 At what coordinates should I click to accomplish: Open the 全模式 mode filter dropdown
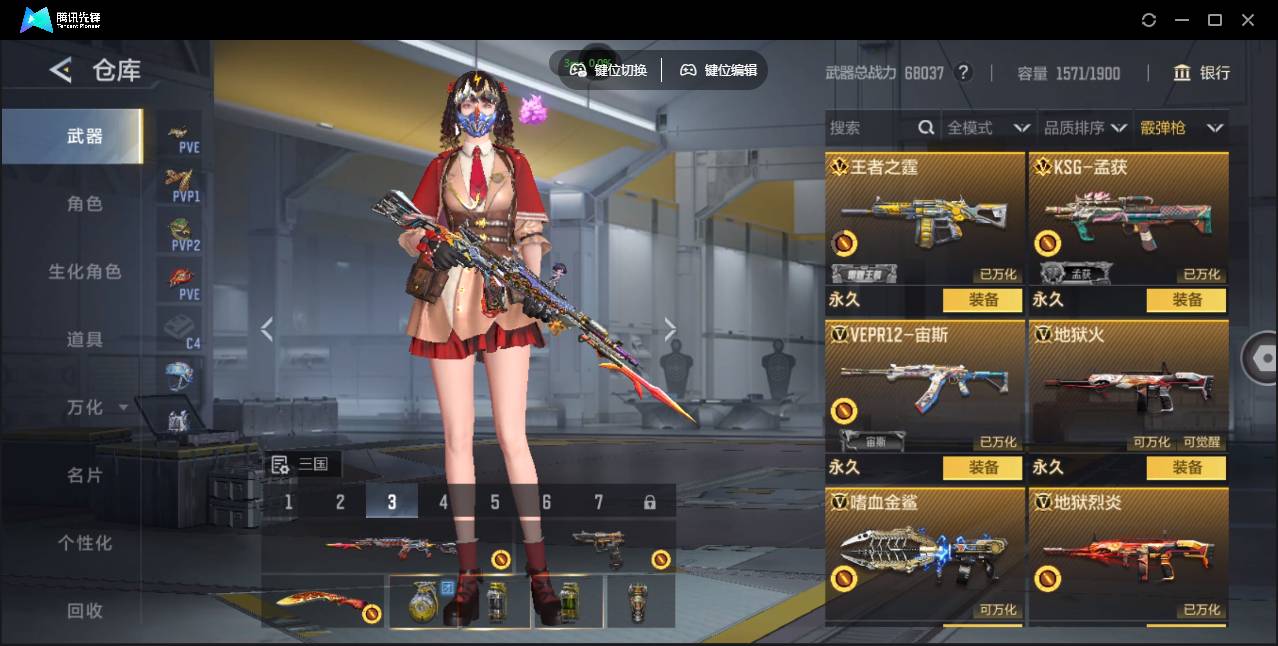[x=988, y=128]
